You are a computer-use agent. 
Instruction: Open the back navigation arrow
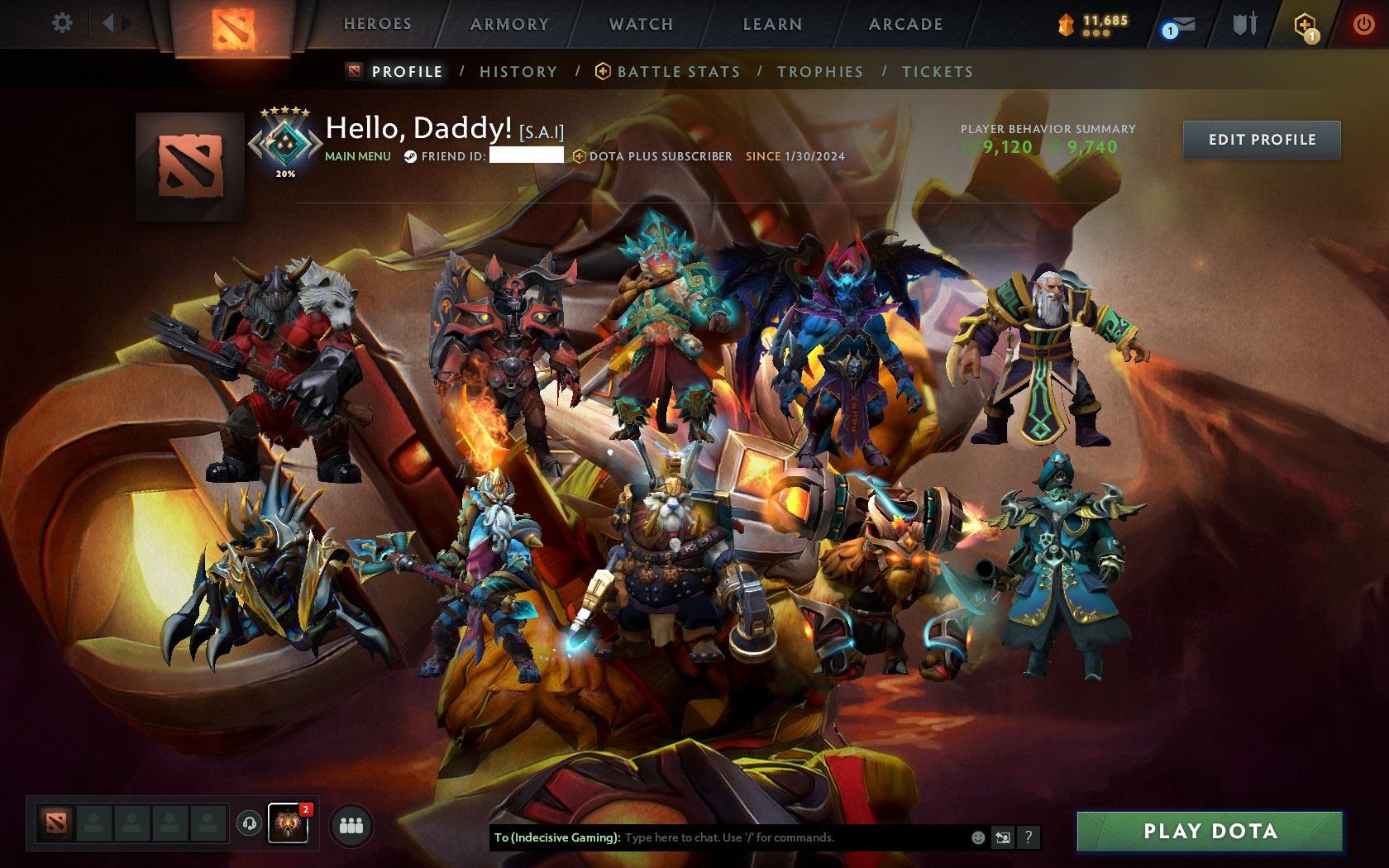coord(109,22)
